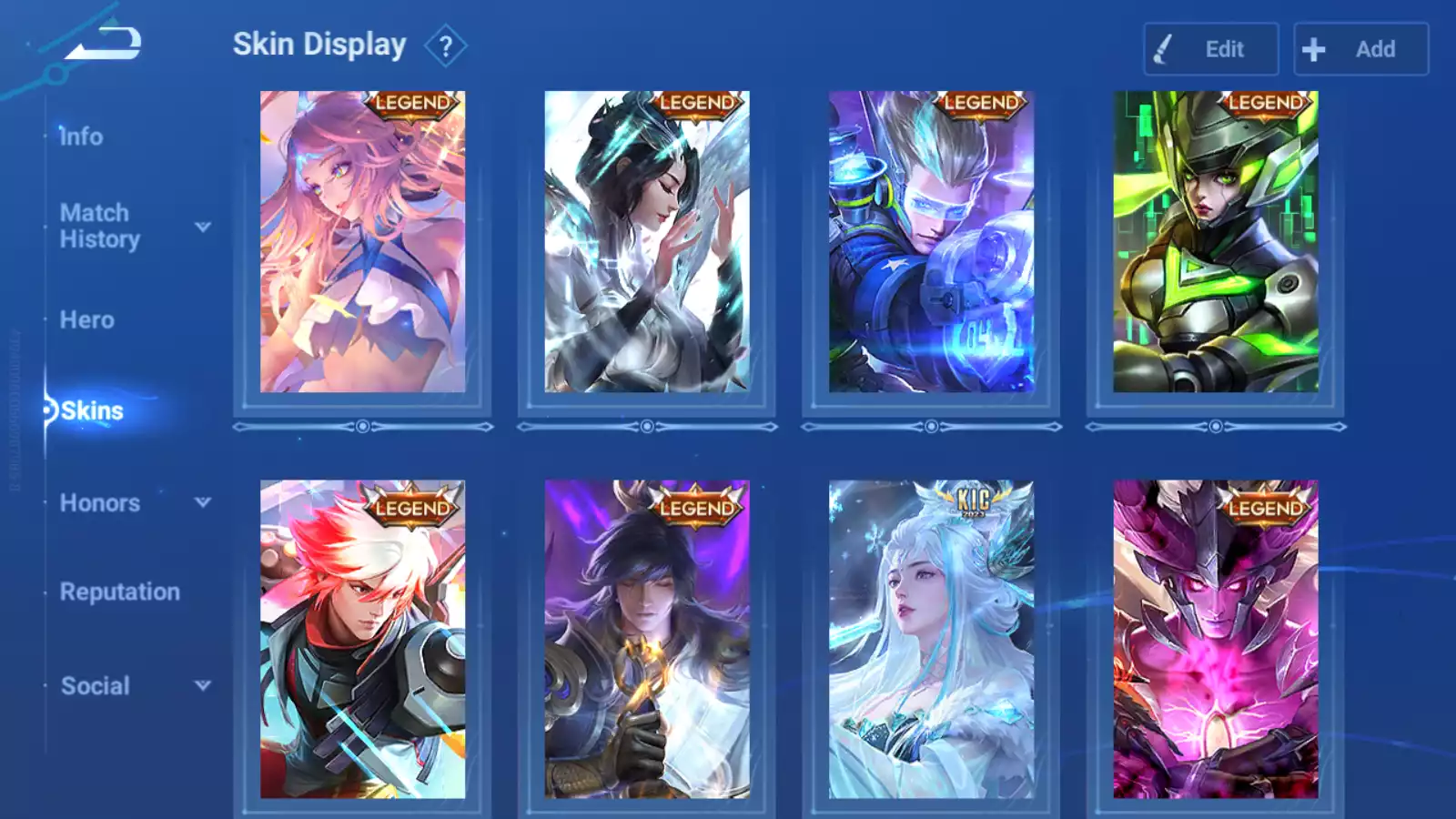Pick the green armored helmet Legend skin

pos(1215,242)
